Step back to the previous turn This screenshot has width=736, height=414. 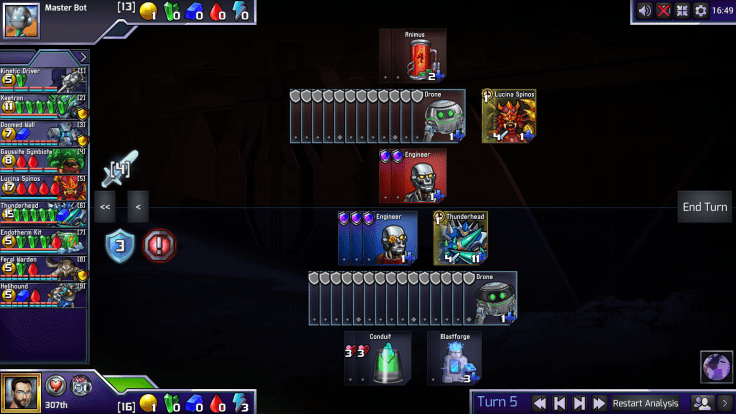[x=561, y=403]
